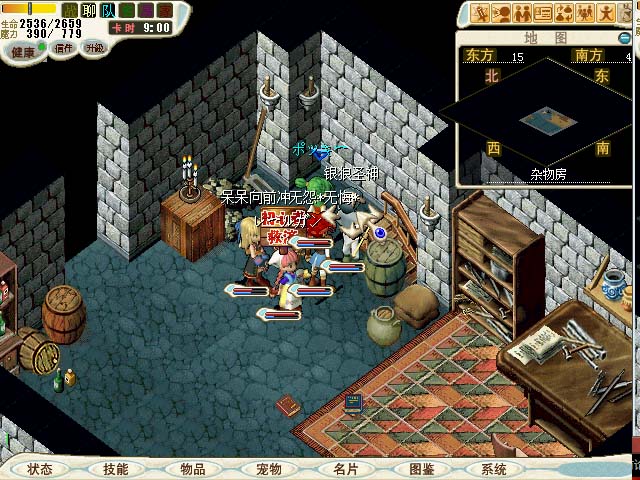Open the 系统 system menu
Screen dimensions: 640x480
pyautogui.click(x=494, y=468)
